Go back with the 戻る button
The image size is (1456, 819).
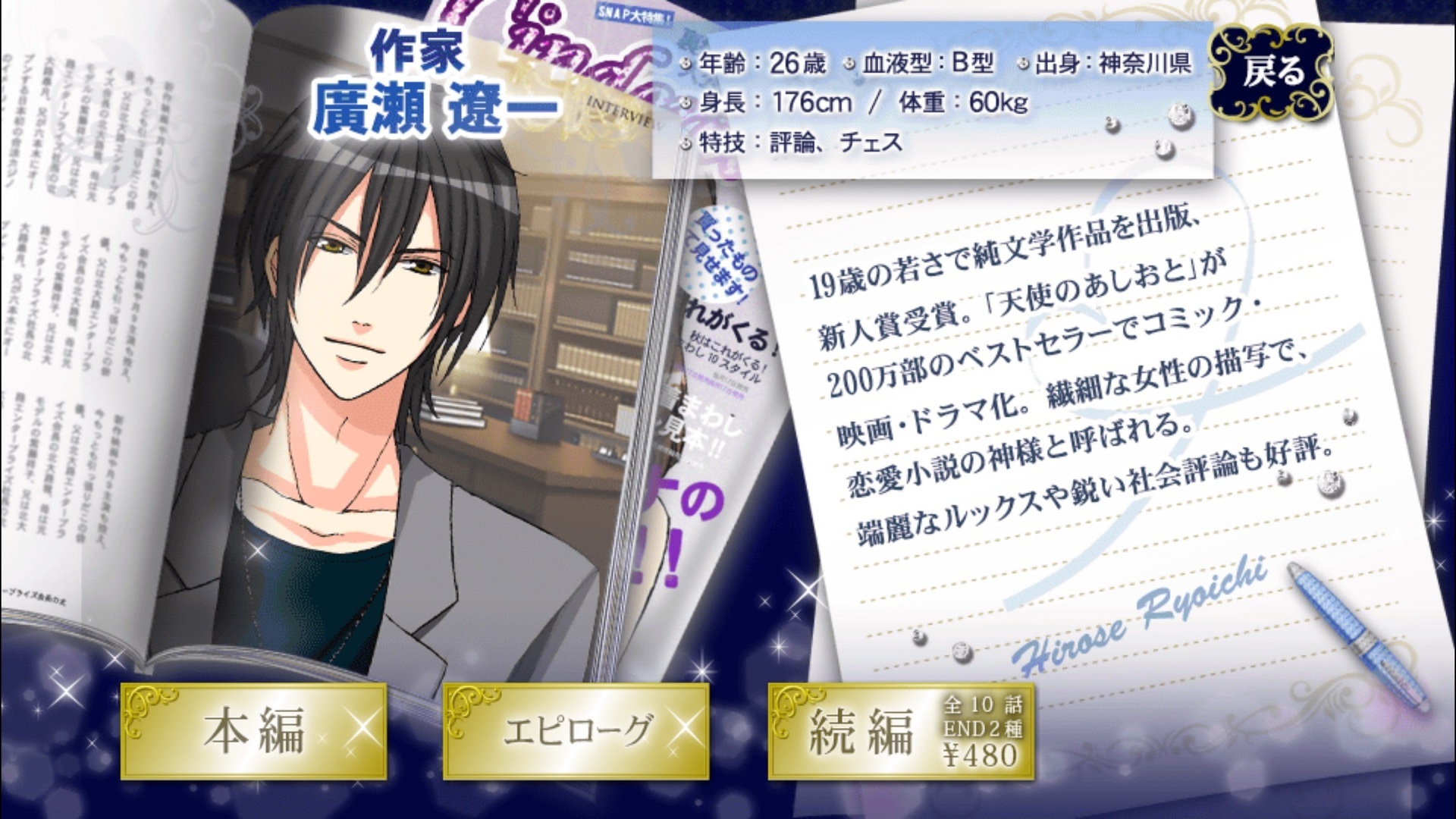[x=1273, y=73]
